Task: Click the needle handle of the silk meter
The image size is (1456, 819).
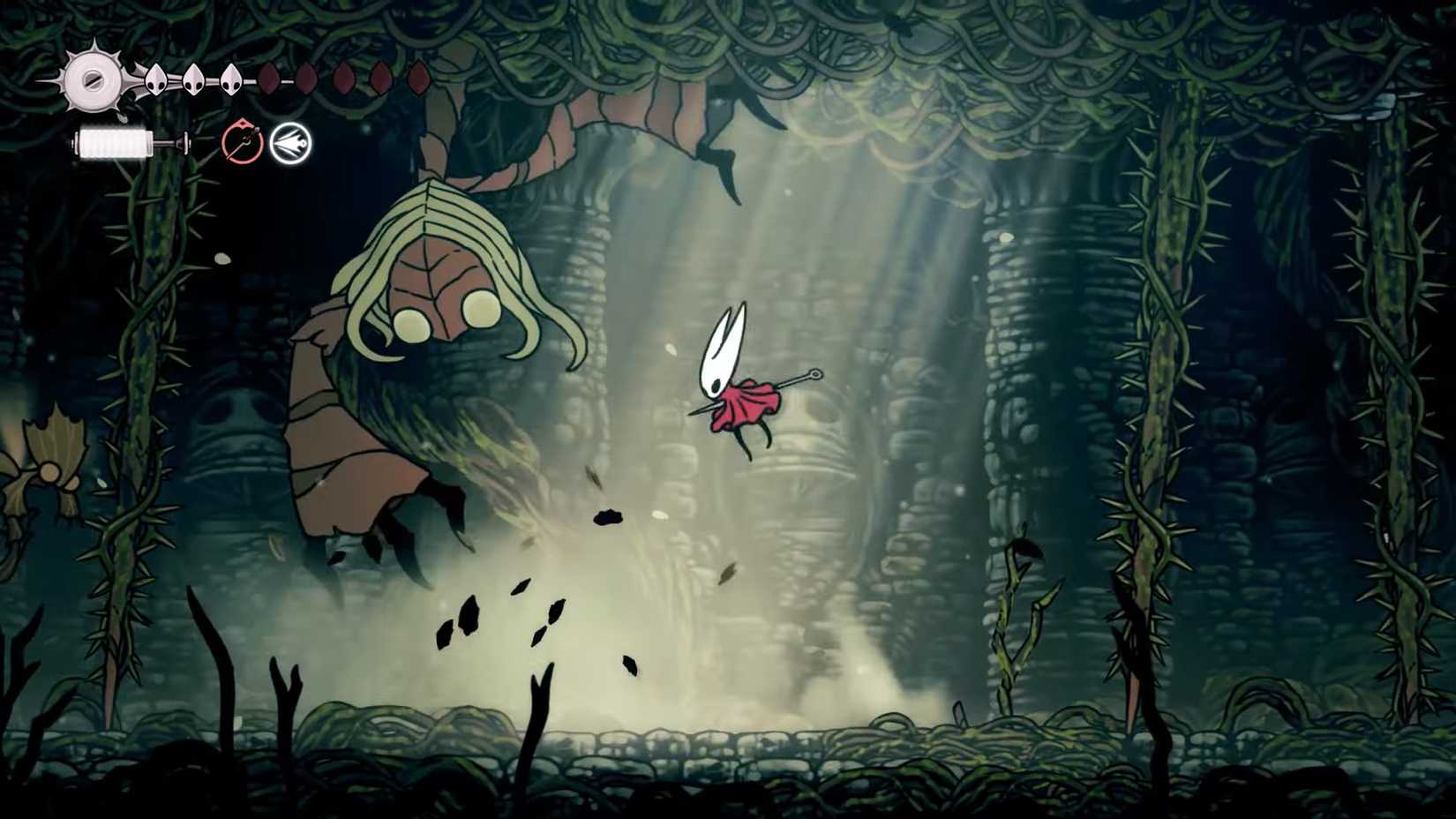Action: 187,143
